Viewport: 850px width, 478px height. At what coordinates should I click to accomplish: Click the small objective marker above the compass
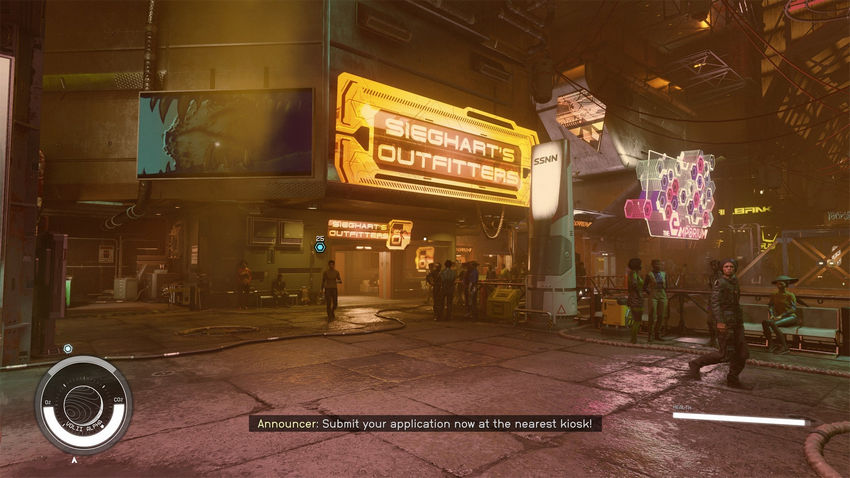coord(68,348)
